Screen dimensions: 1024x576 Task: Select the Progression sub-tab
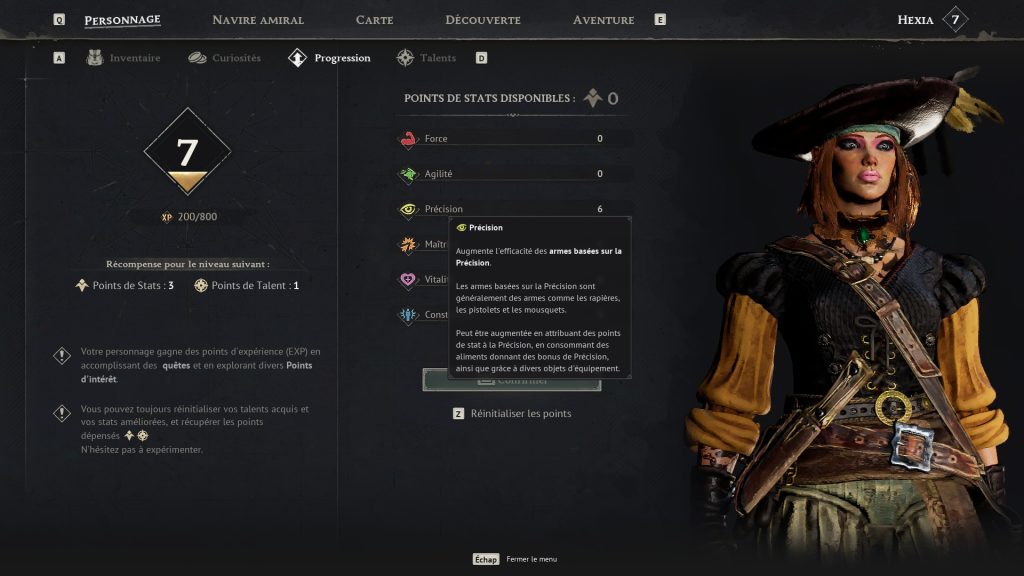[x=330, y=58]
